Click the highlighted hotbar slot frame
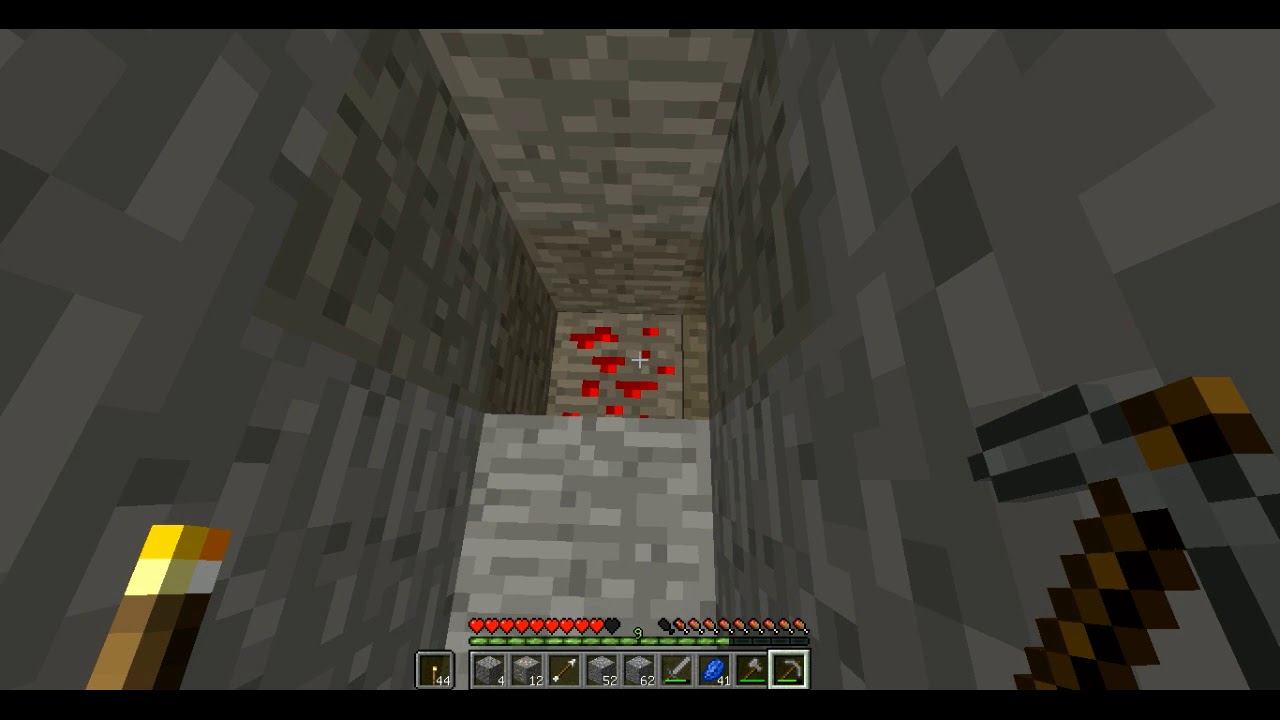Image resolution: width=1280 pixels, height=720 pixels. pos(790,672)
